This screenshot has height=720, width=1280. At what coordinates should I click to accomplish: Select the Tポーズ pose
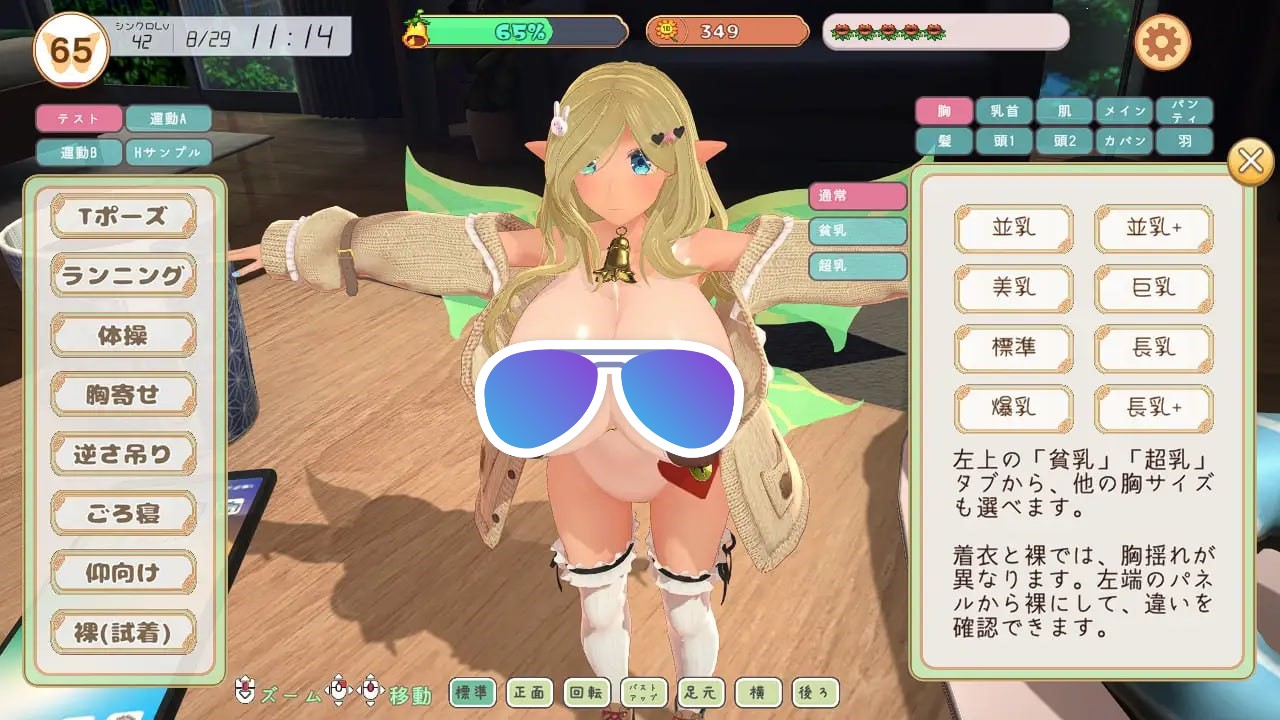122,216
